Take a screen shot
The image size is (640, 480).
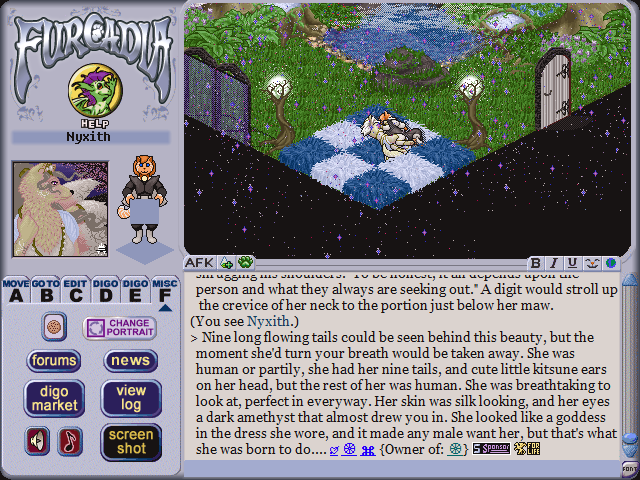point(130,441)
